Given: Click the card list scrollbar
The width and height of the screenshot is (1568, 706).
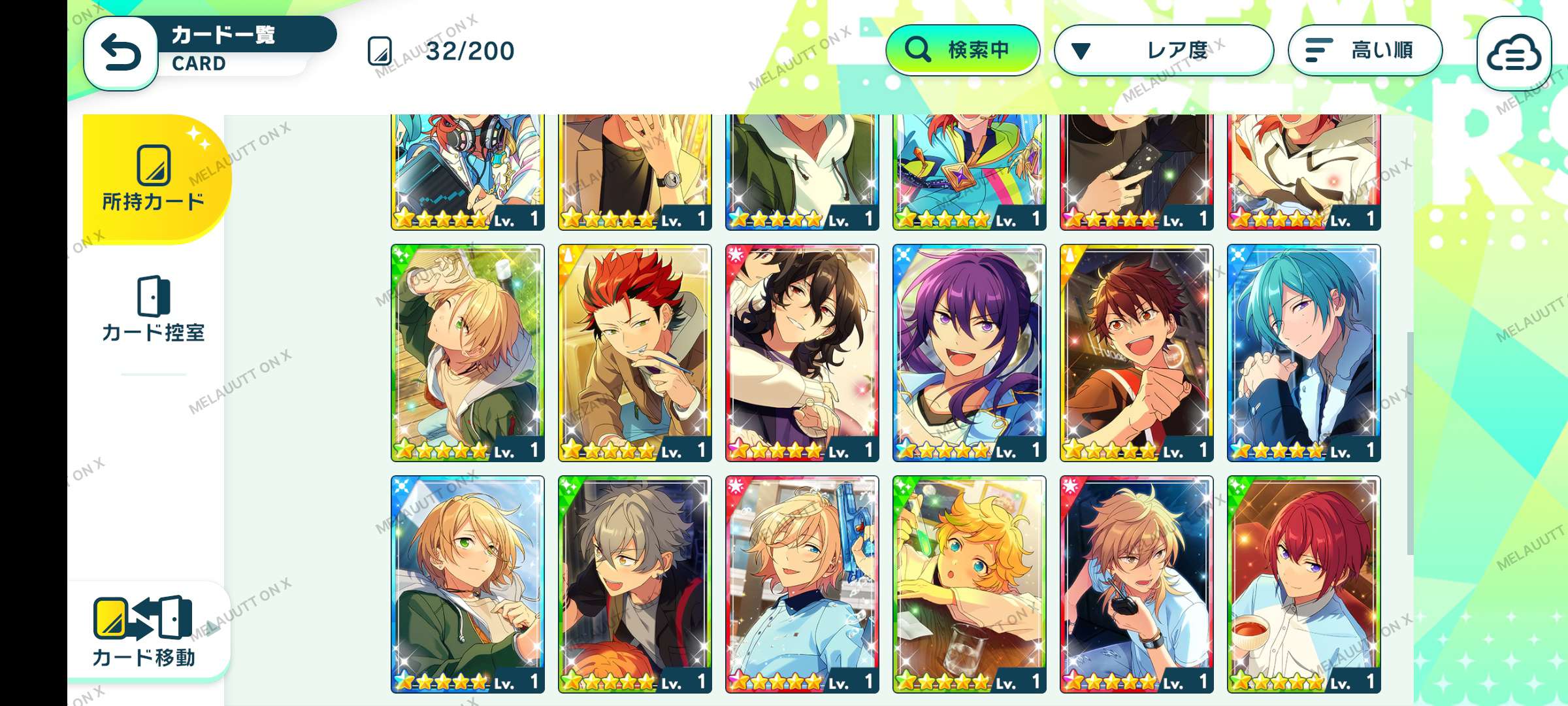Looking at the screenshot, I should coord(1410,443).
